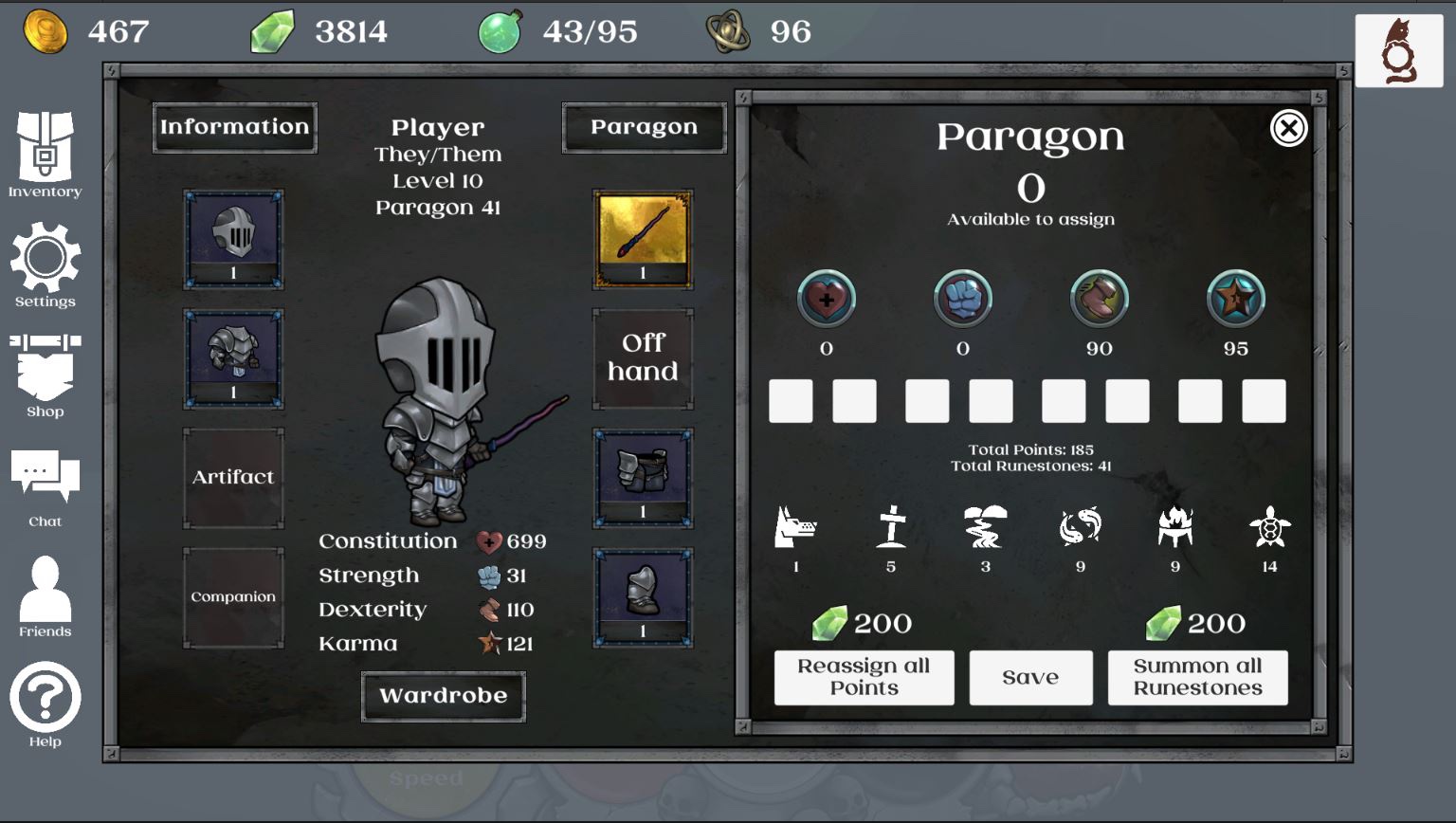
Task: Click the Karma star icon showing 95 points
Action: [x=1235, y=298]
